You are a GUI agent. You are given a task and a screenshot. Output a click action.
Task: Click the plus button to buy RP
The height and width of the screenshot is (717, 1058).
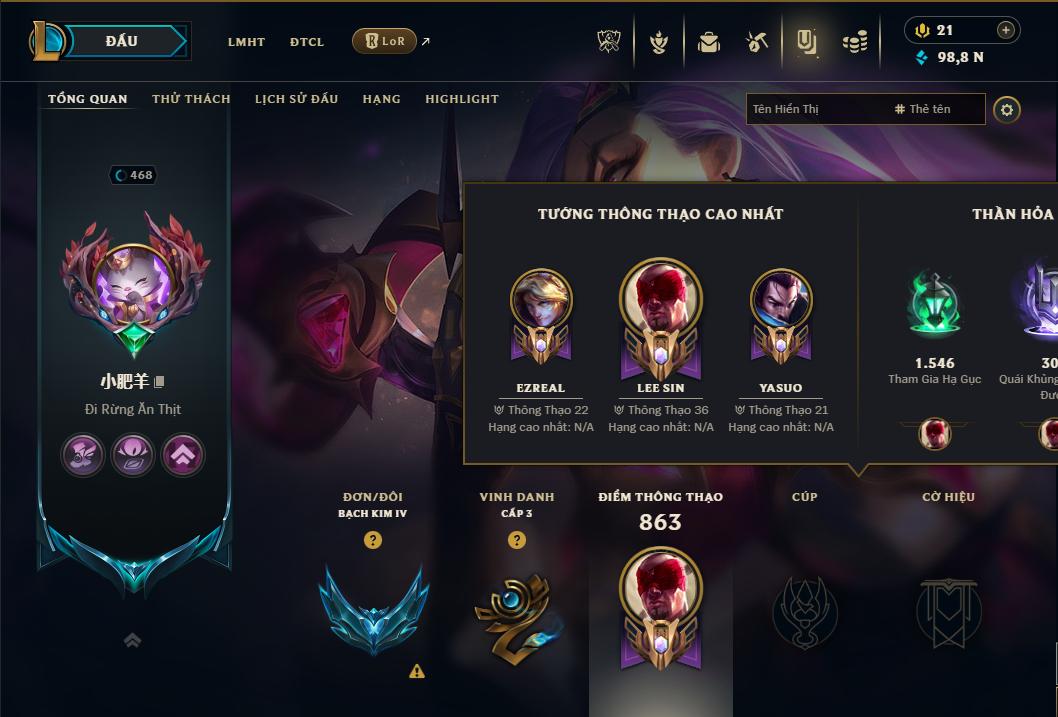pyautogui.click(x=1006, y=30)
